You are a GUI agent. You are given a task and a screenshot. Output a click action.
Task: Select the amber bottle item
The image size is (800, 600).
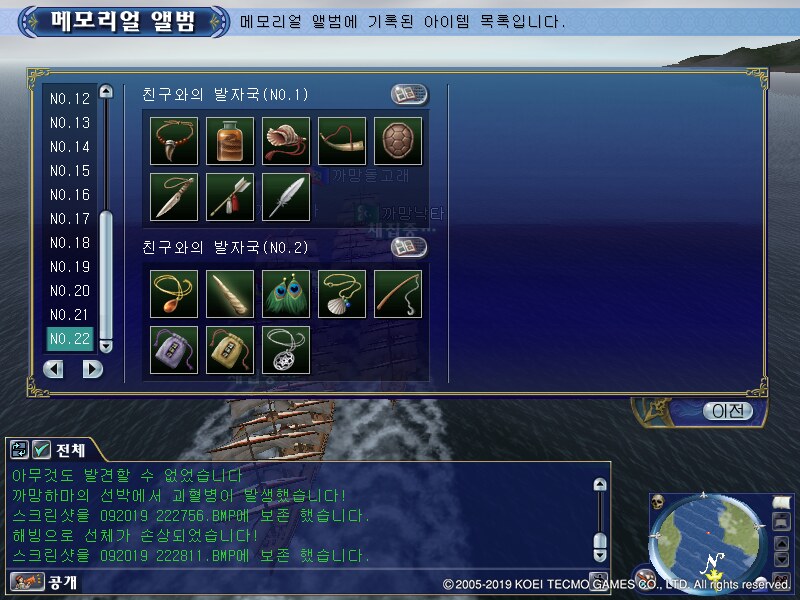[x=230, y=141]
